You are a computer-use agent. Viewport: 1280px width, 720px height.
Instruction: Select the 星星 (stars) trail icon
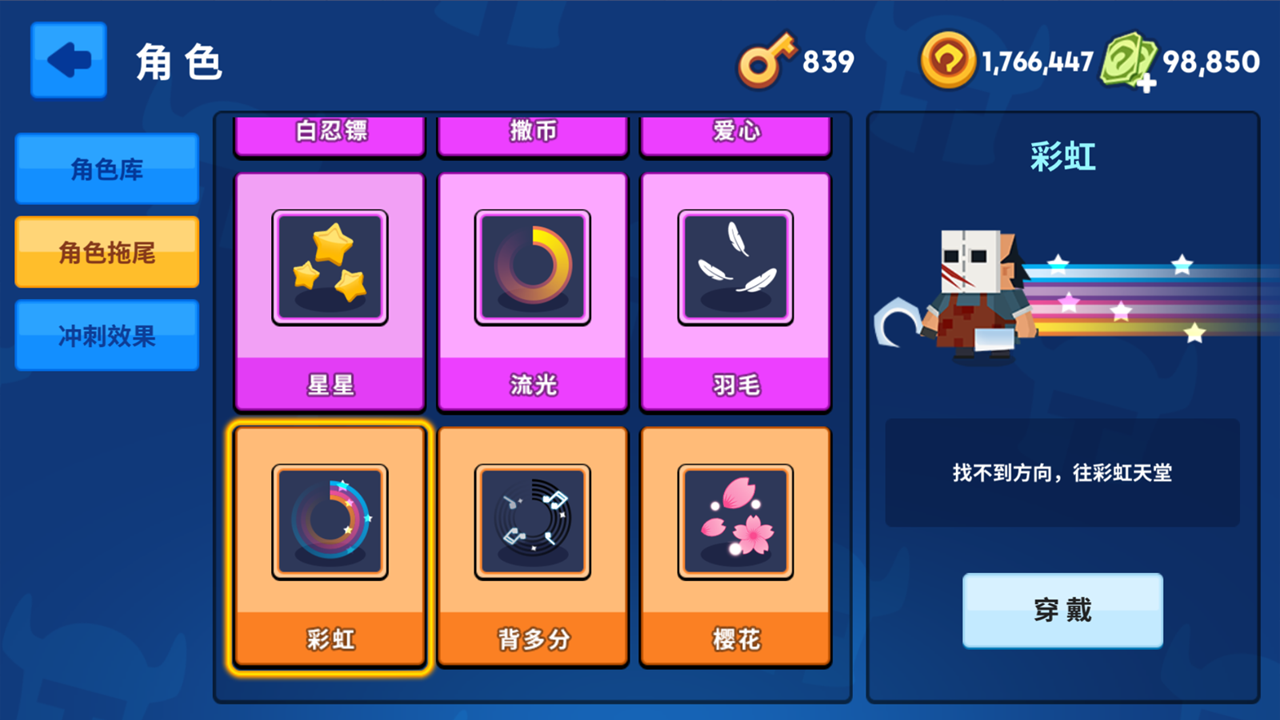(330, 267)
